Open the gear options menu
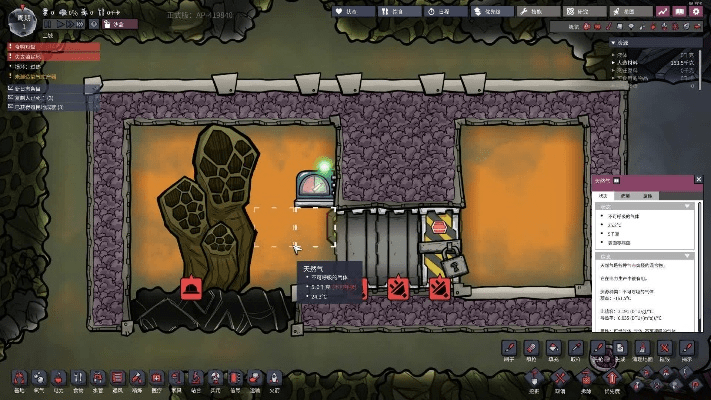Image resolution: width=711 pixels, height=400 pixels. pyautogui.click(x=696, y=10)
